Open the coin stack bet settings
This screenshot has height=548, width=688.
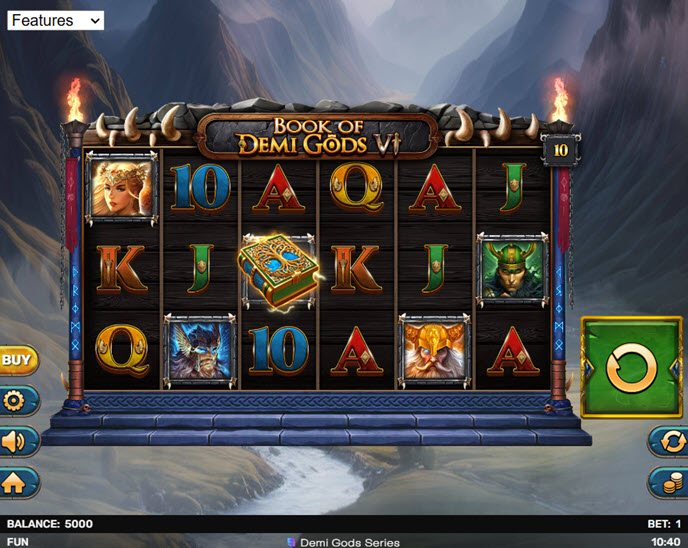point(668,482)
